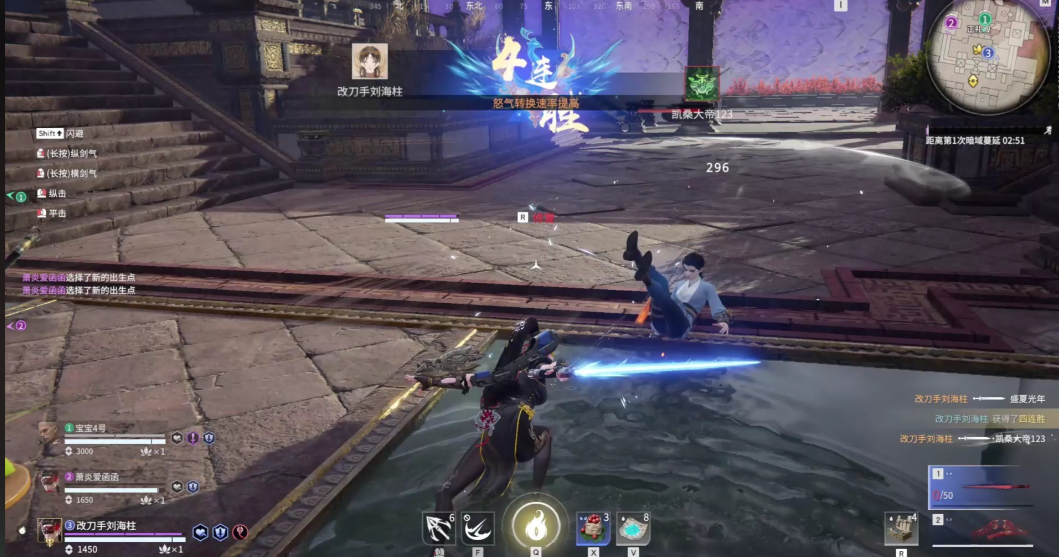Click the 改刀手刘海柱 avatar at top
This screenshot has width=1059, height=557.
370,61
